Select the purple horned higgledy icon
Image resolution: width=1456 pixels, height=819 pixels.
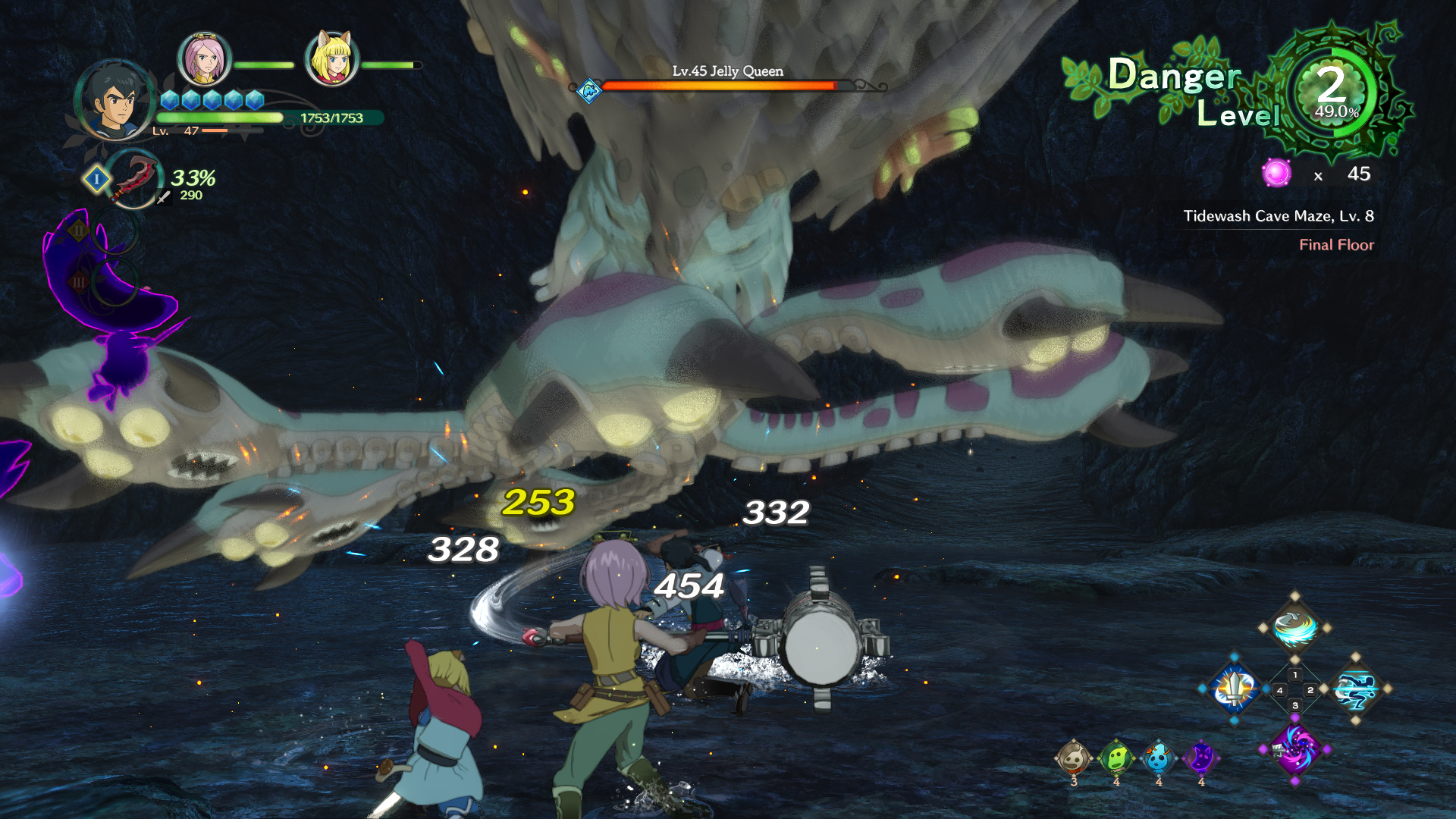[1200, 758]
